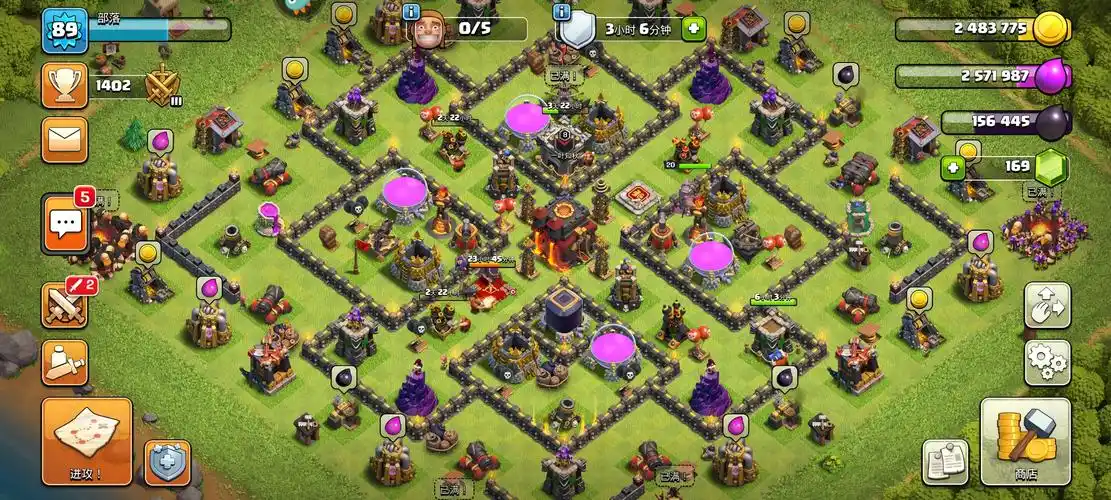Open the chat speech bubble button
1111x500 pixels.
pos(64,224)
